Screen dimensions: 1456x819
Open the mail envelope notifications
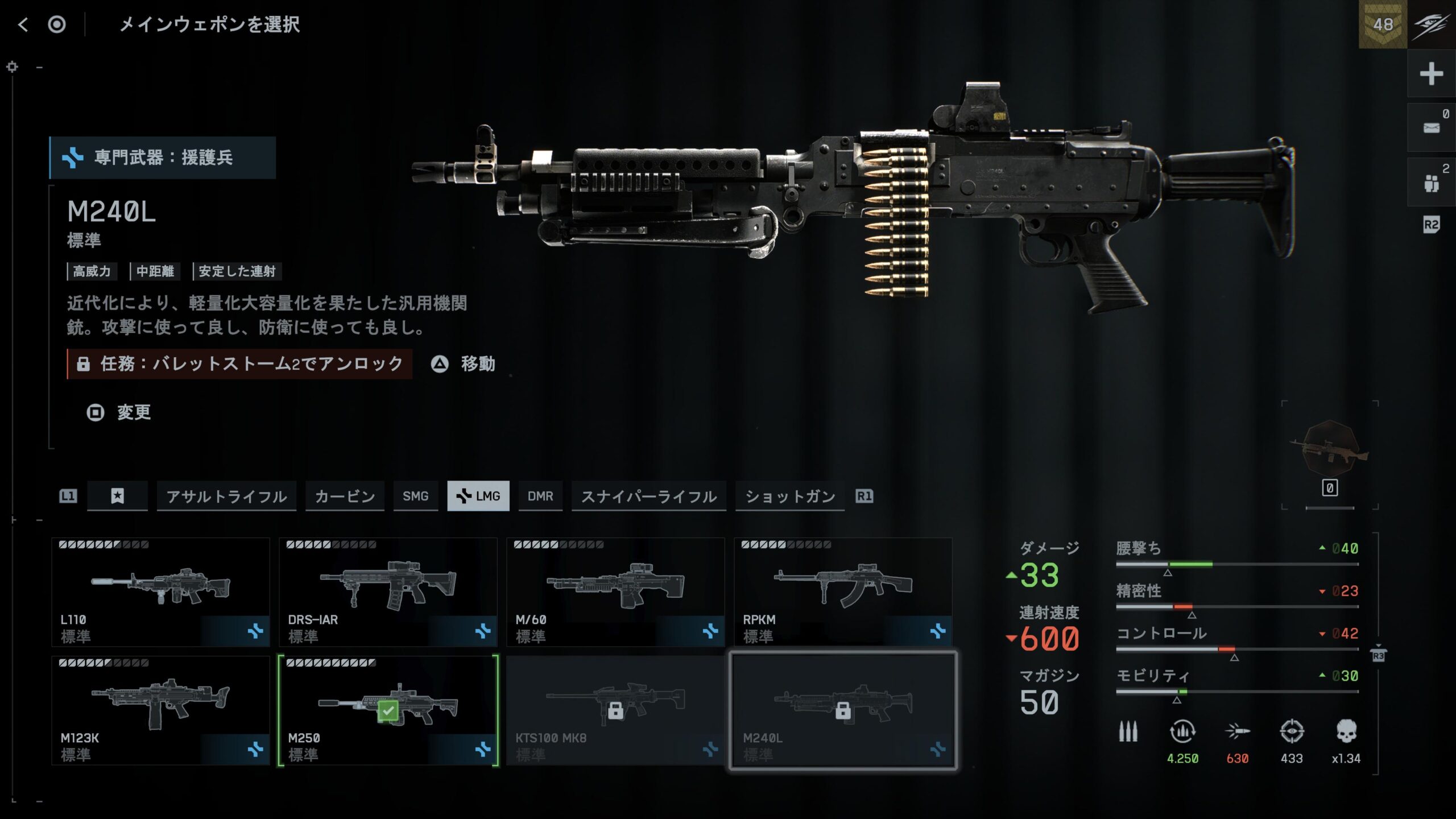pos(1431,127)
